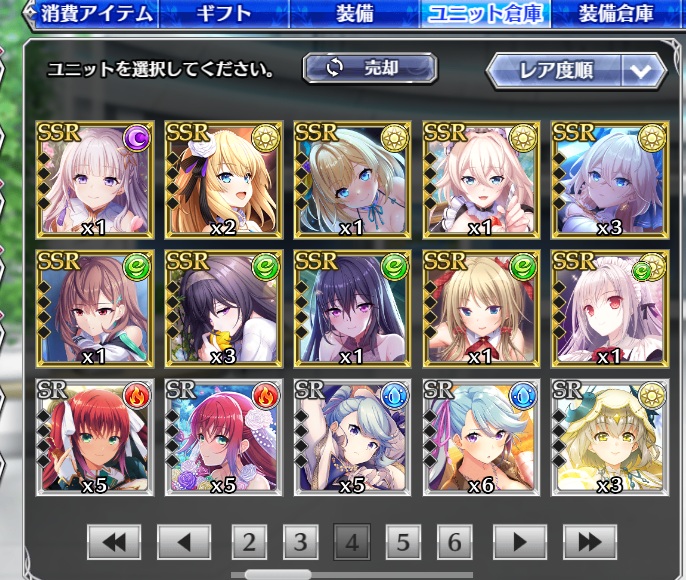This screenshot has width=686, height=580.
Task: Jump to page 5
Action: (403, 542)
